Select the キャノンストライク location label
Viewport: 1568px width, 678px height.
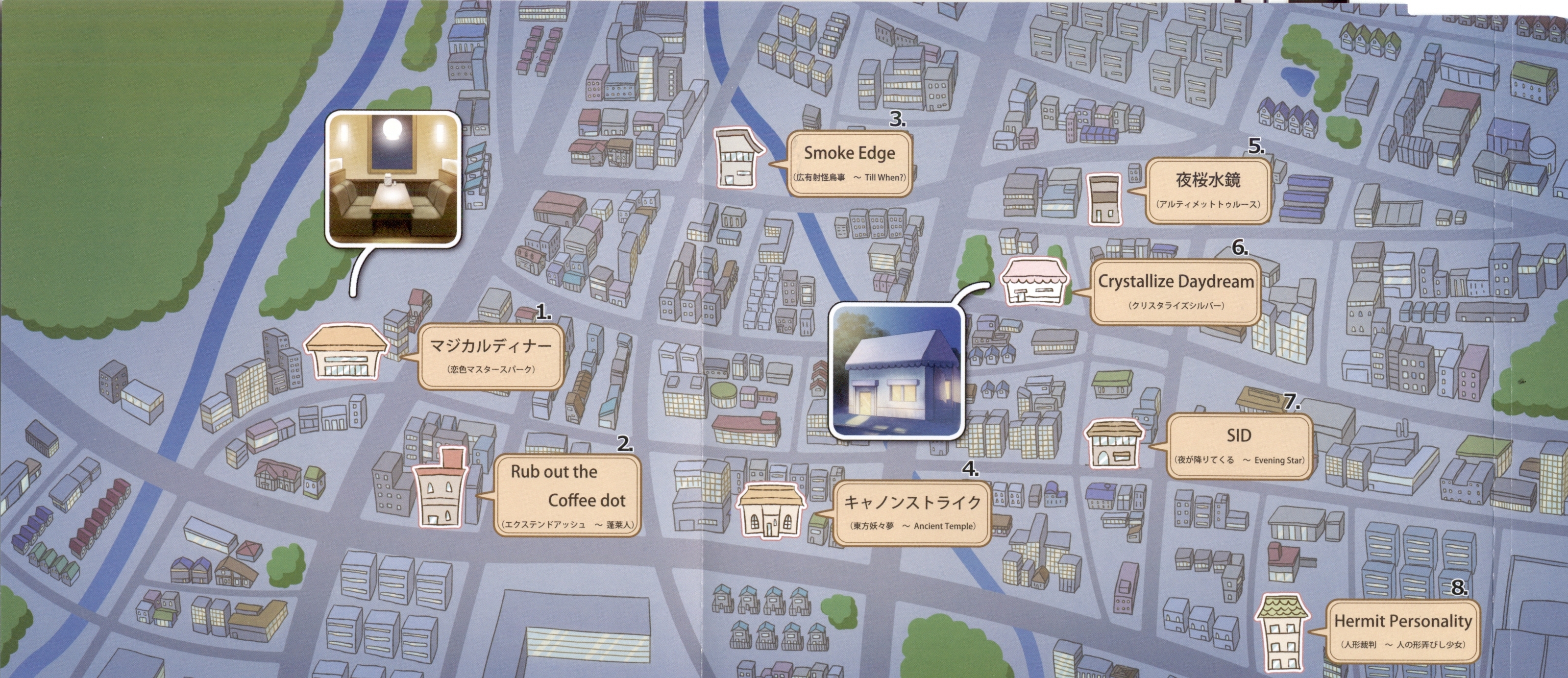[x=912, y=511]
